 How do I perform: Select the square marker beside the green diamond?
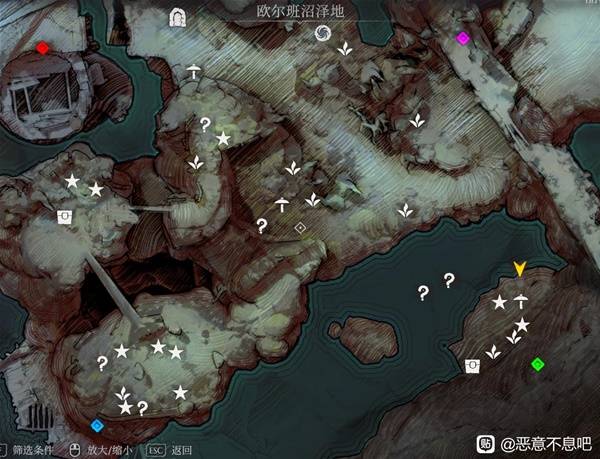[x=472, y=365]
